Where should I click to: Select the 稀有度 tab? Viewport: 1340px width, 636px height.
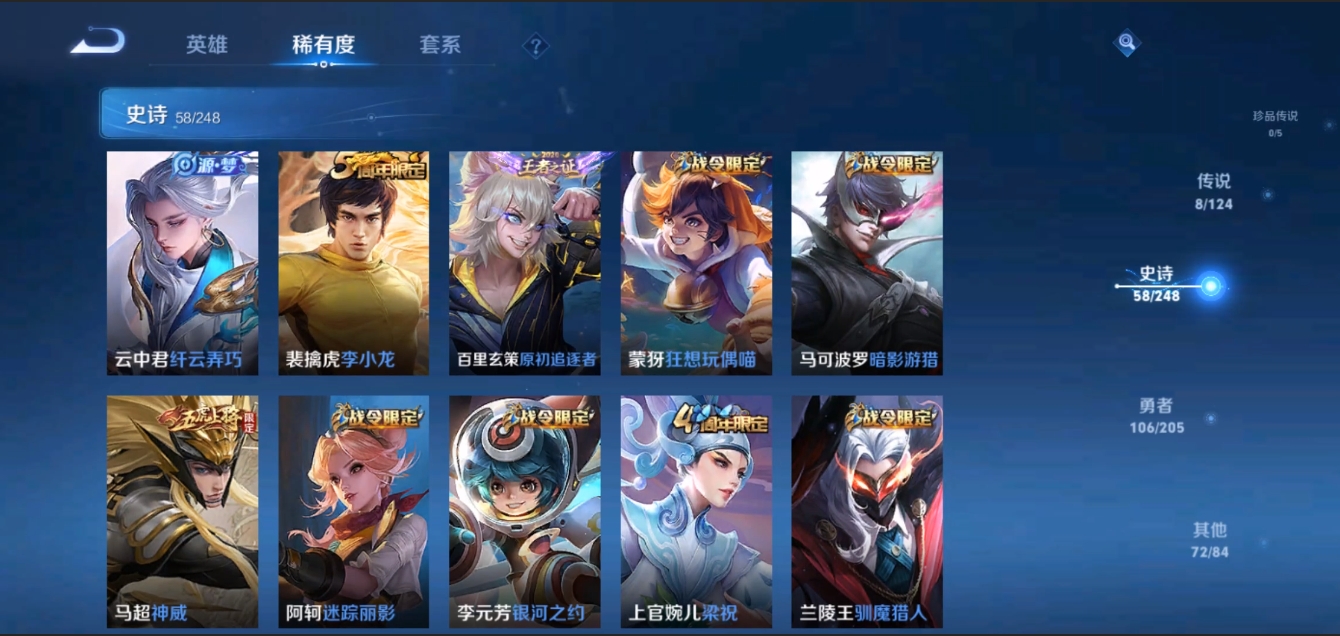323,45
